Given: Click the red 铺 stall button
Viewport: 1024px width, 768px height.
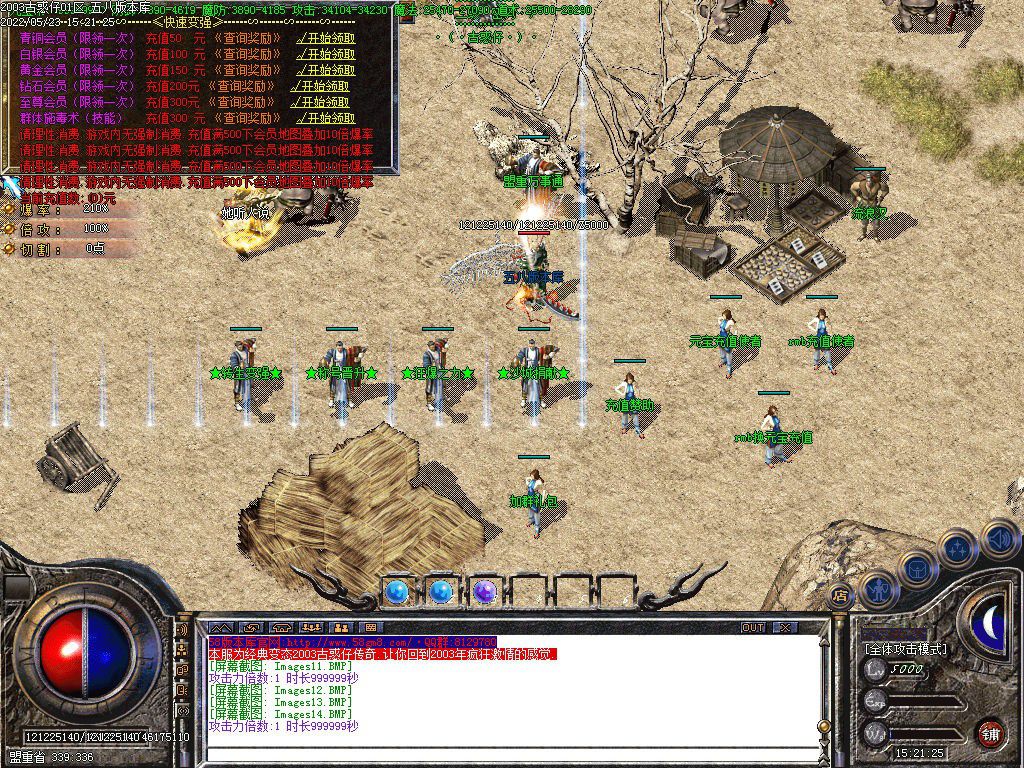Looking at the screenshot, I should [x=990, y=732].
